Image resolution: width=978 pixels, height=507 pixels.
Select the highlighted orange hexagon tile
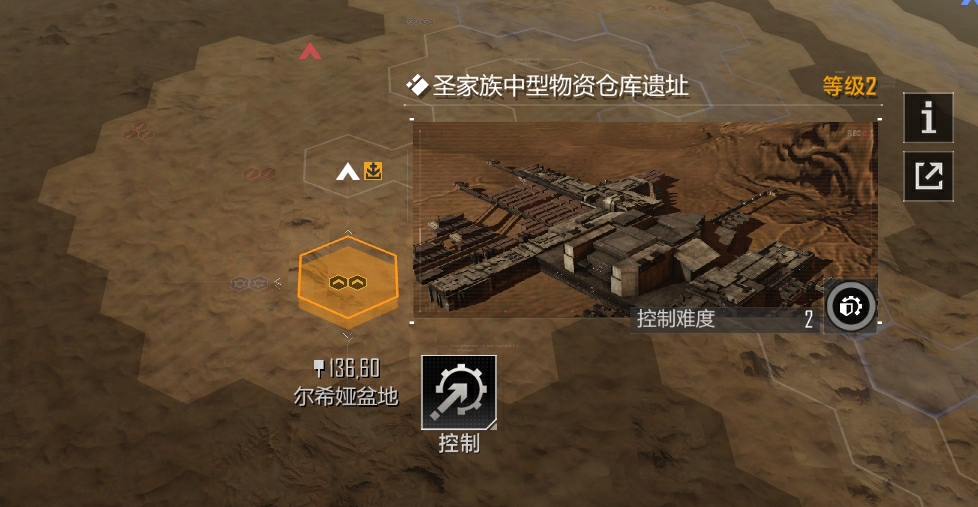347,283
